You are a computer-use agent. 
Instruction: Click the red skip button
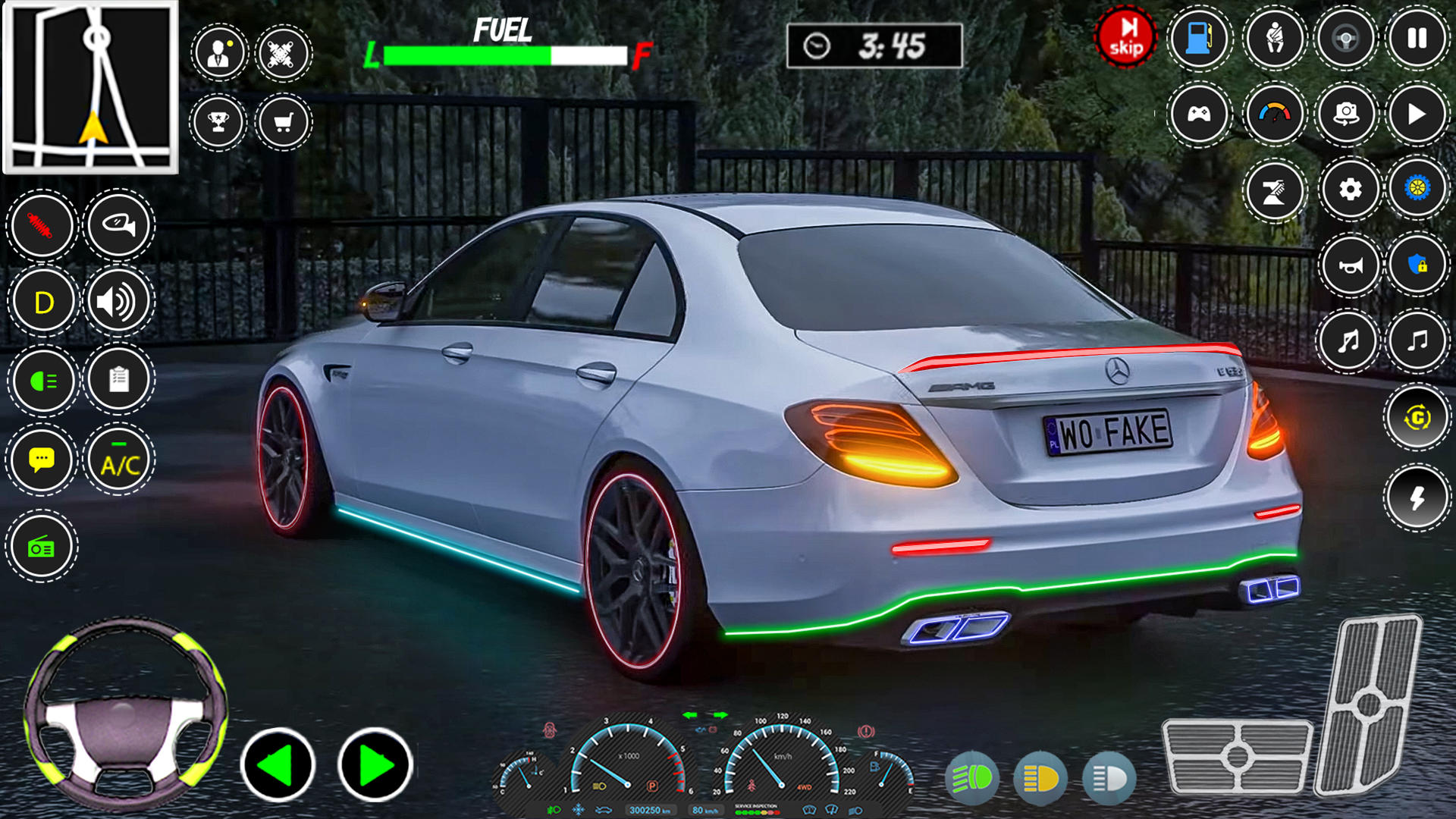click(x=1125, y=38)
